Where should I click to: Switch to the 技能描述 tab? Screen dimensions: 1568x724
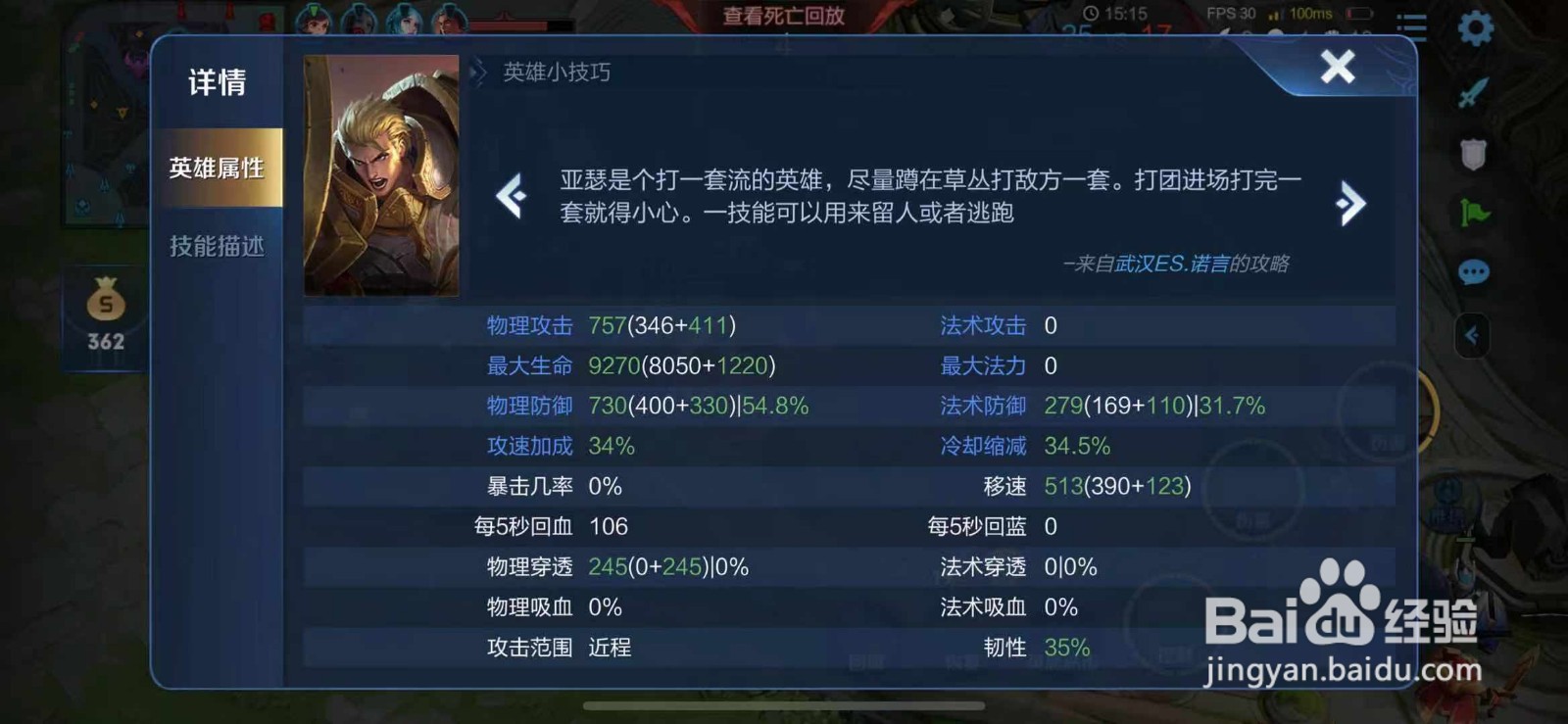click(x=218, y=246)
